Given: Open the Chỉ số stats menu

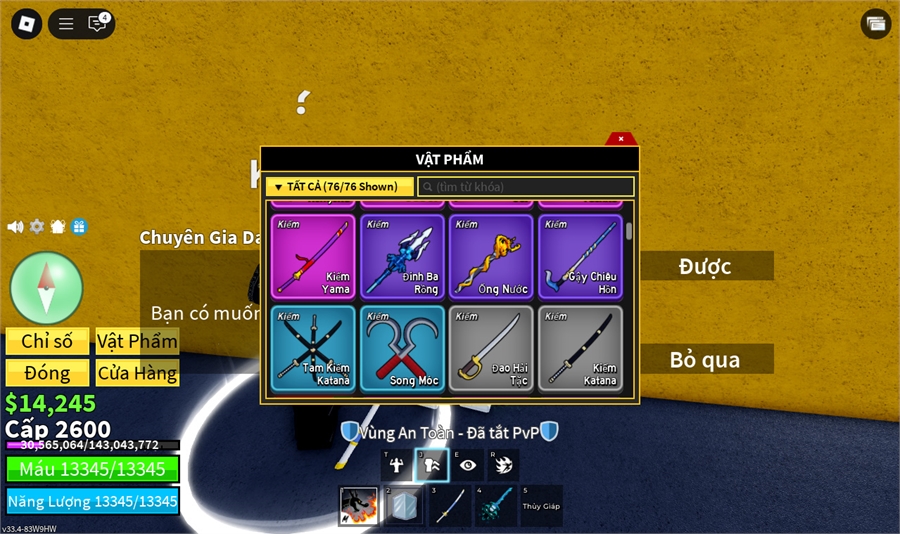Looking at the screenshot, I should point(47,341).
